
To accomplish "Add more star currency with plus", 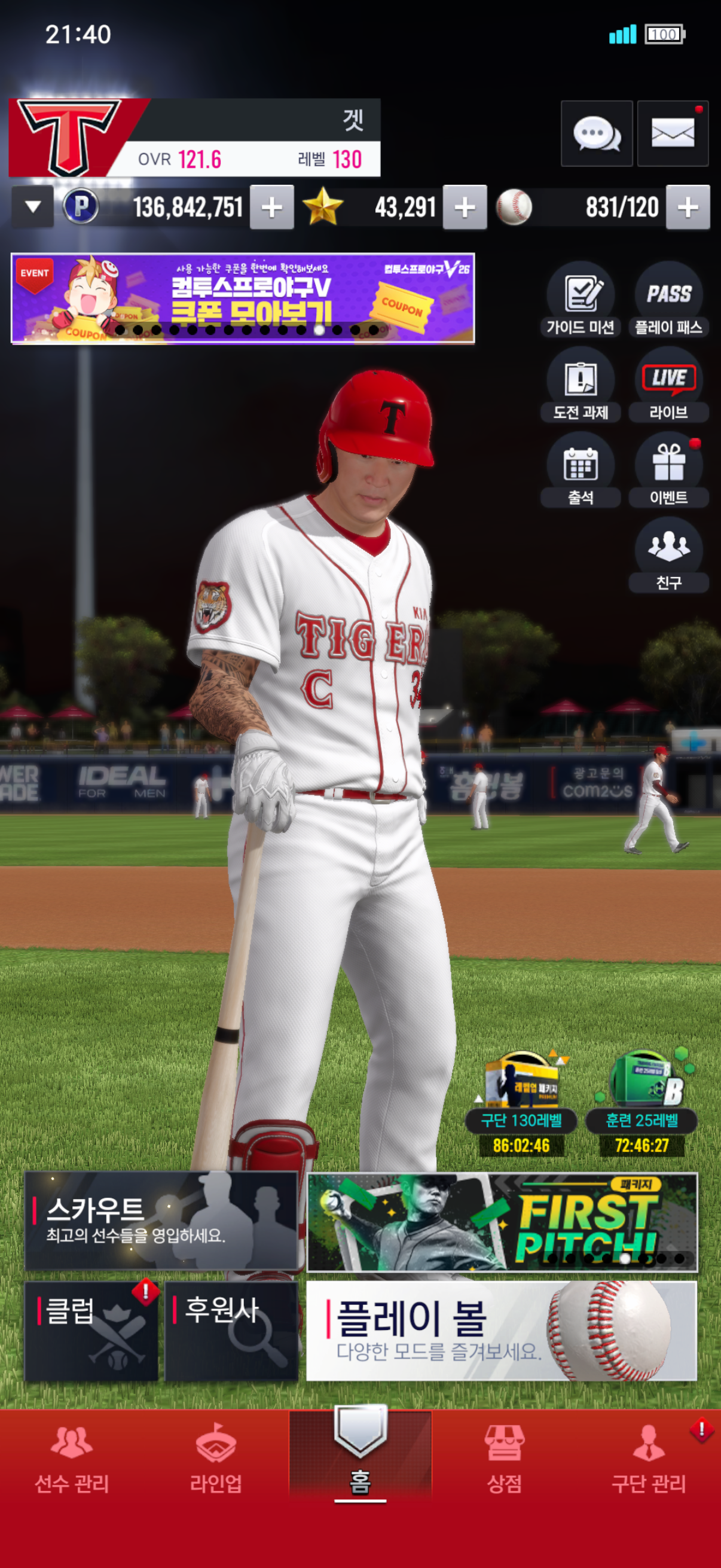I will [465, 208].
